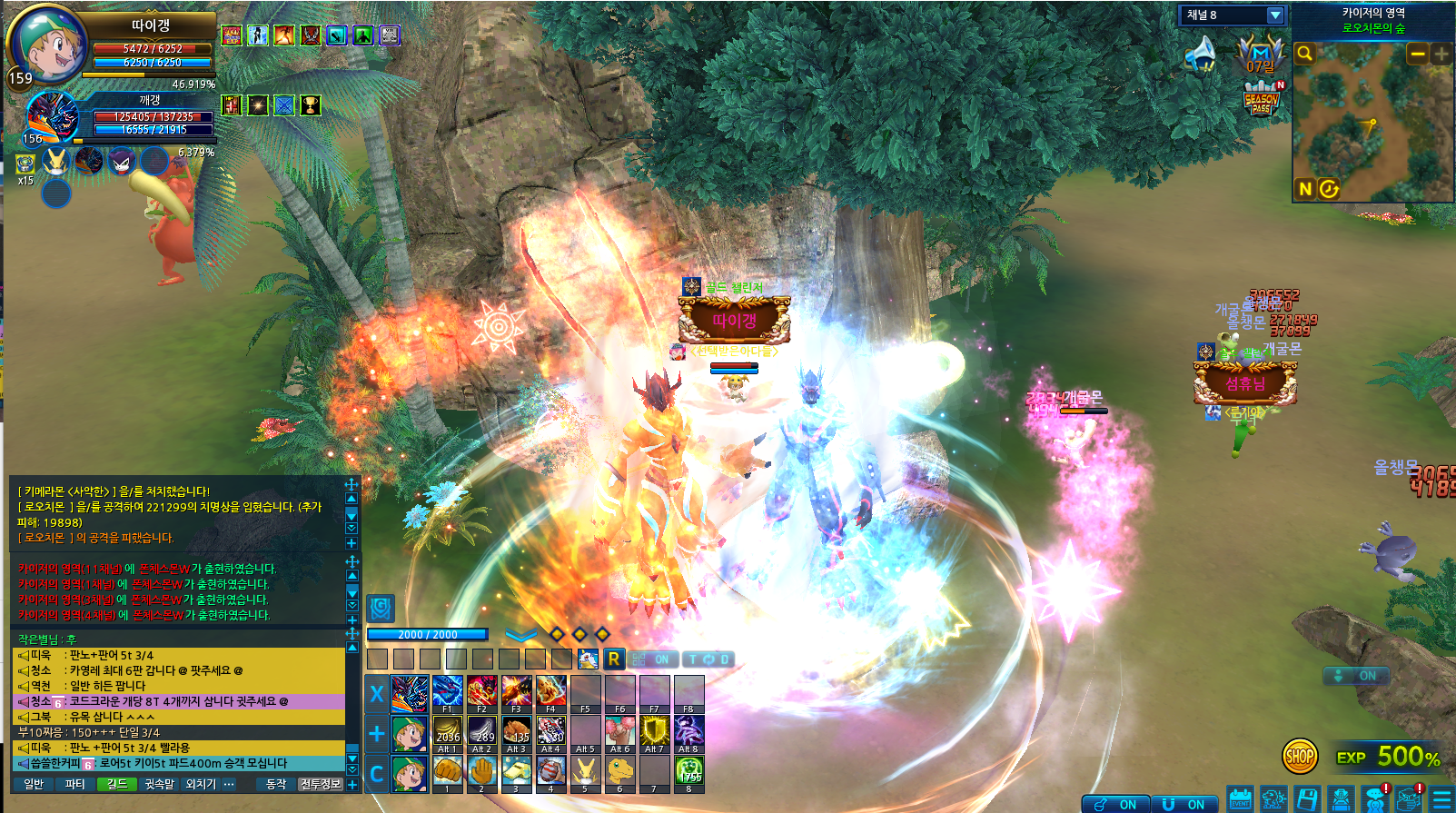Click the megaphone announcement icon

1201,54
